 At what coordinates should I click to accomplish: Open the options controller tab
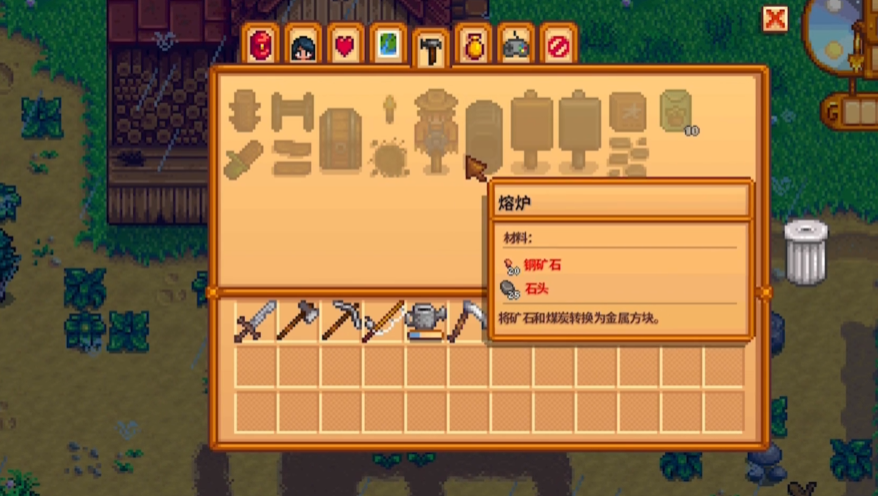pos(514,47)
